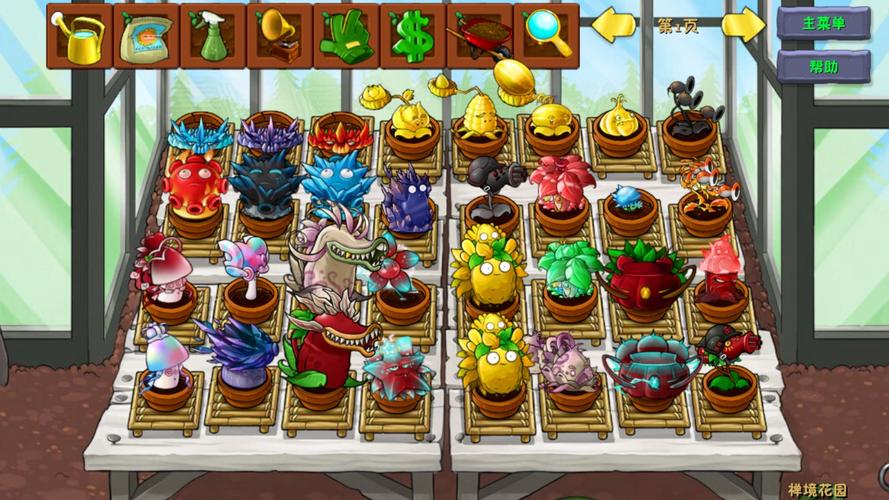Screen dimensions: 889x500
Task: Select the watering can tool
Action: tap(79, 35)
